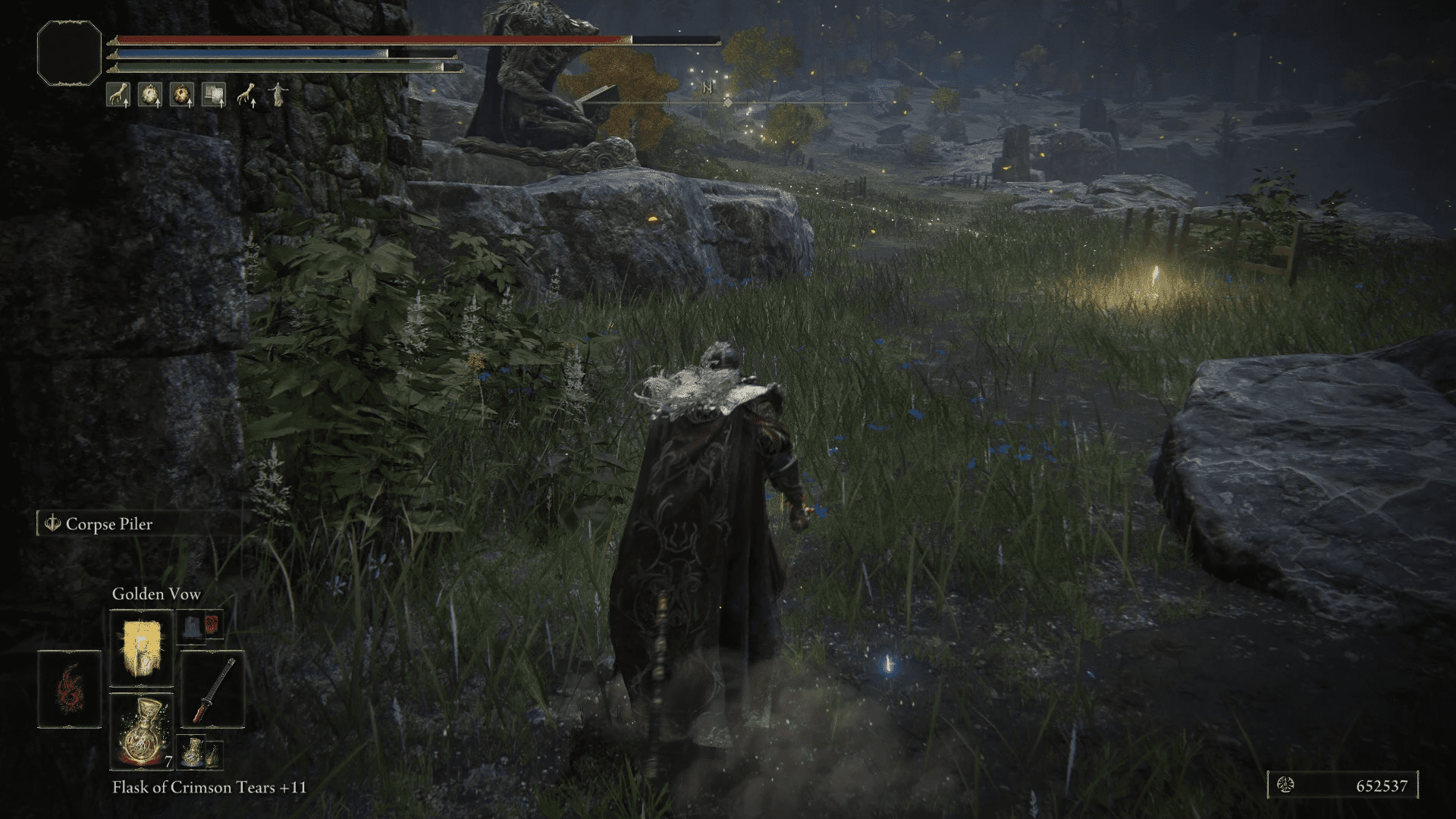
Task: Click the crackling item icon next to the pouch flask
Action: 215,755
